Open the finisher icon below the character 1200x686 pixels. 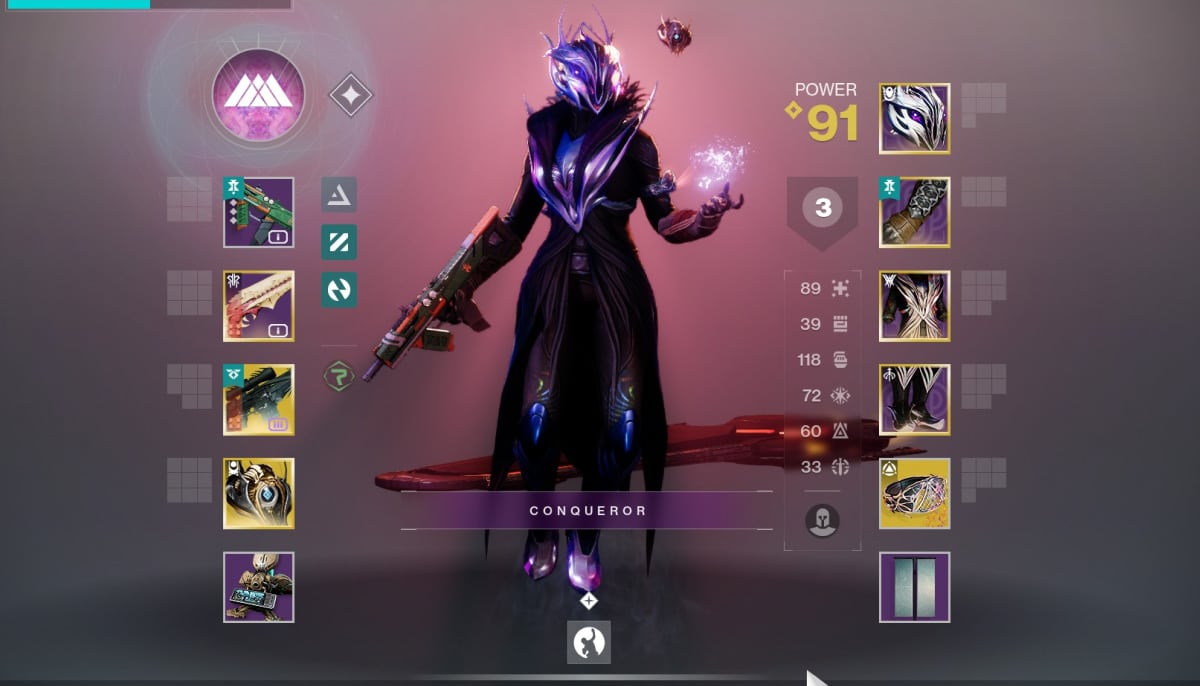[589, 642]
